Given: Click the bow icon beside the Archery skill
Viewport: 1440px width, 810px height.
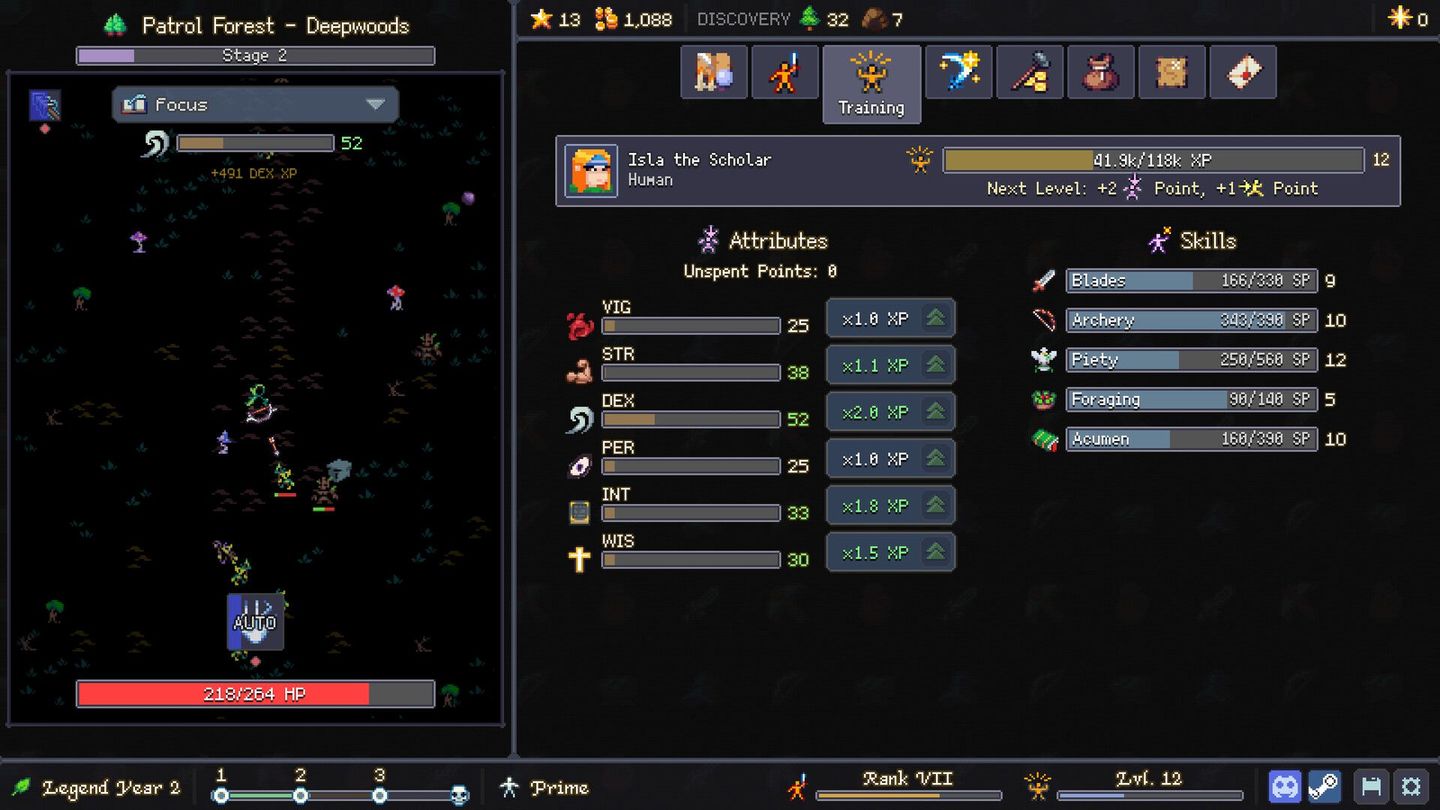Looking at the screenshot, I should [1046, 320].
